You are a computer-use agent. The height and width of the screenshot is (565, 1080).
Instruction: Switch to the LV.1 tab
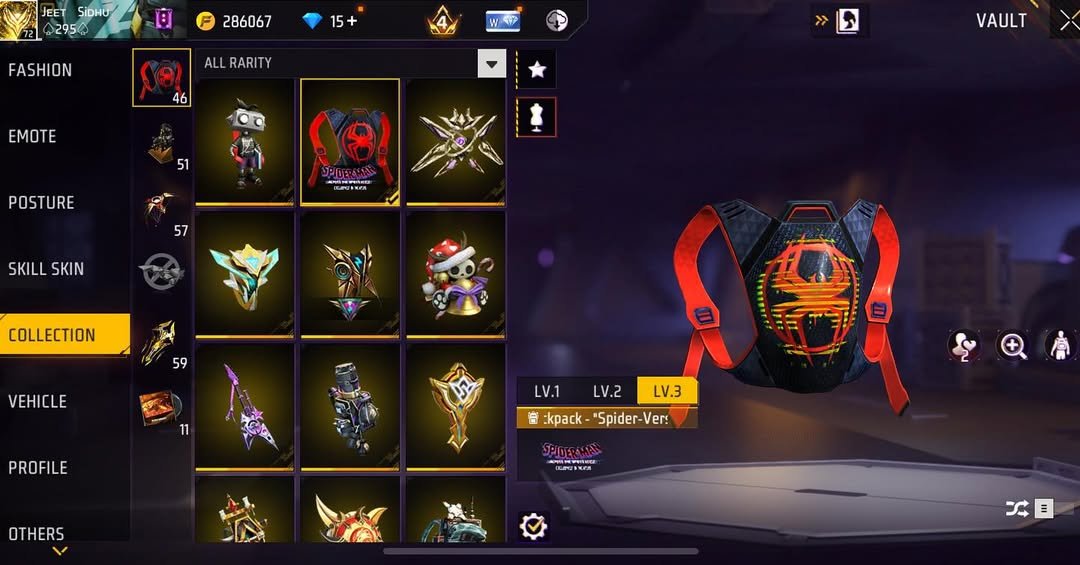click(547, 391)
